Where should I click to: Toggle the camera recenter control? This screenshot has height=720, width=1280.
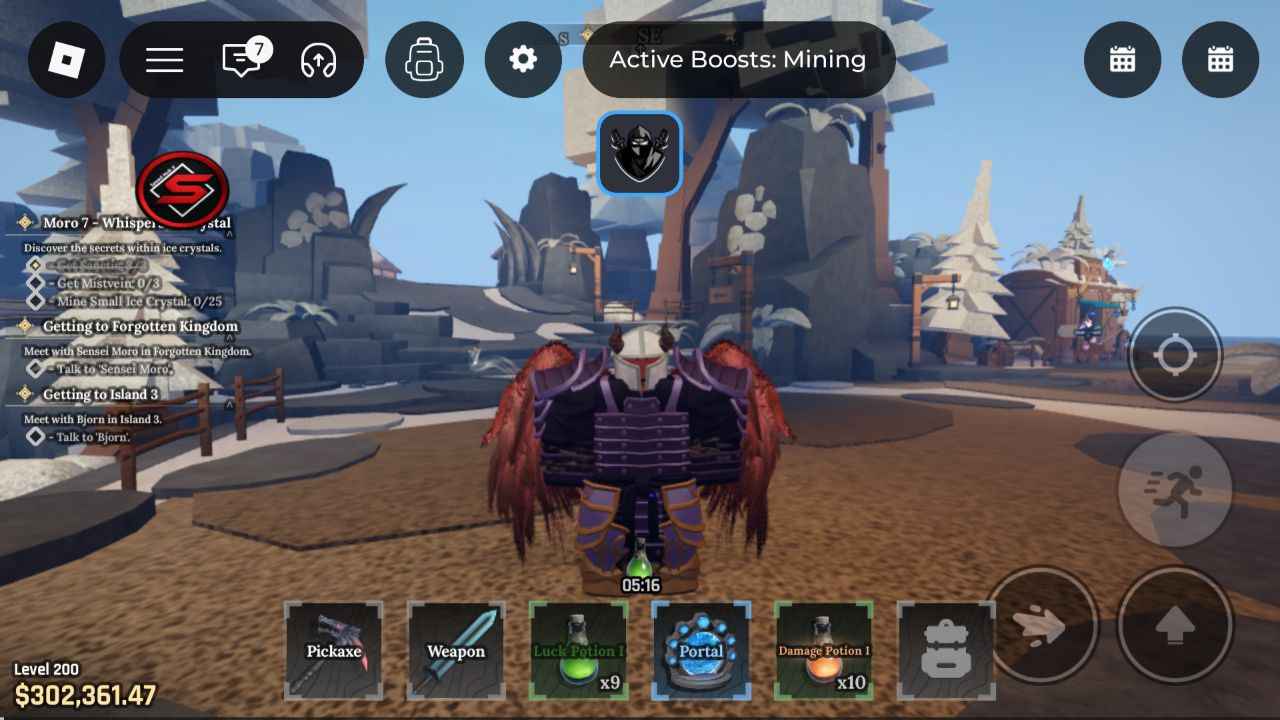(x=1176, y=355)
